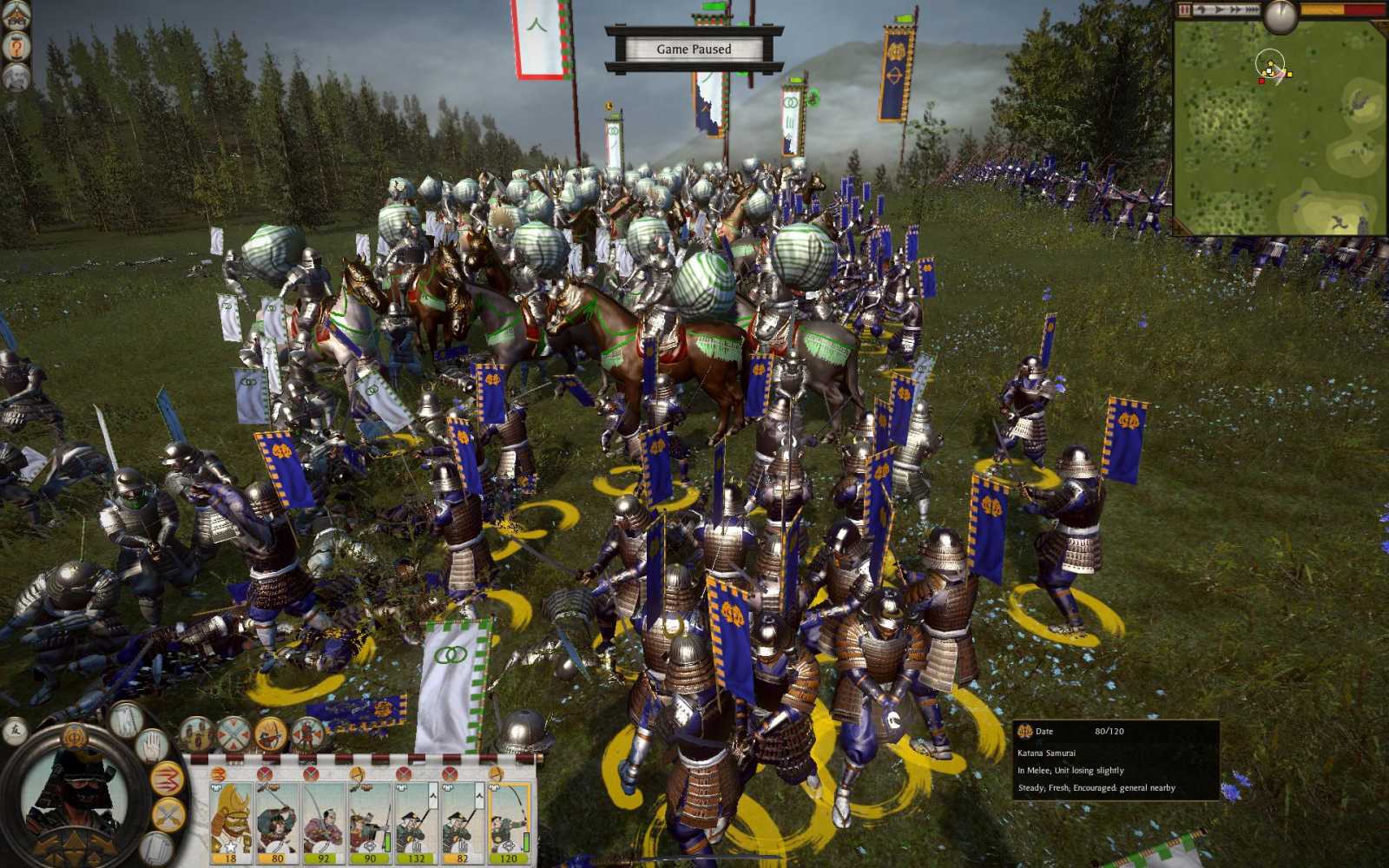Image resolution: width=1389 pixels, height=868 pixels.
Task: Click the Game Paused banner to resume
Action: pyautogui.click(x=694, y=49)
